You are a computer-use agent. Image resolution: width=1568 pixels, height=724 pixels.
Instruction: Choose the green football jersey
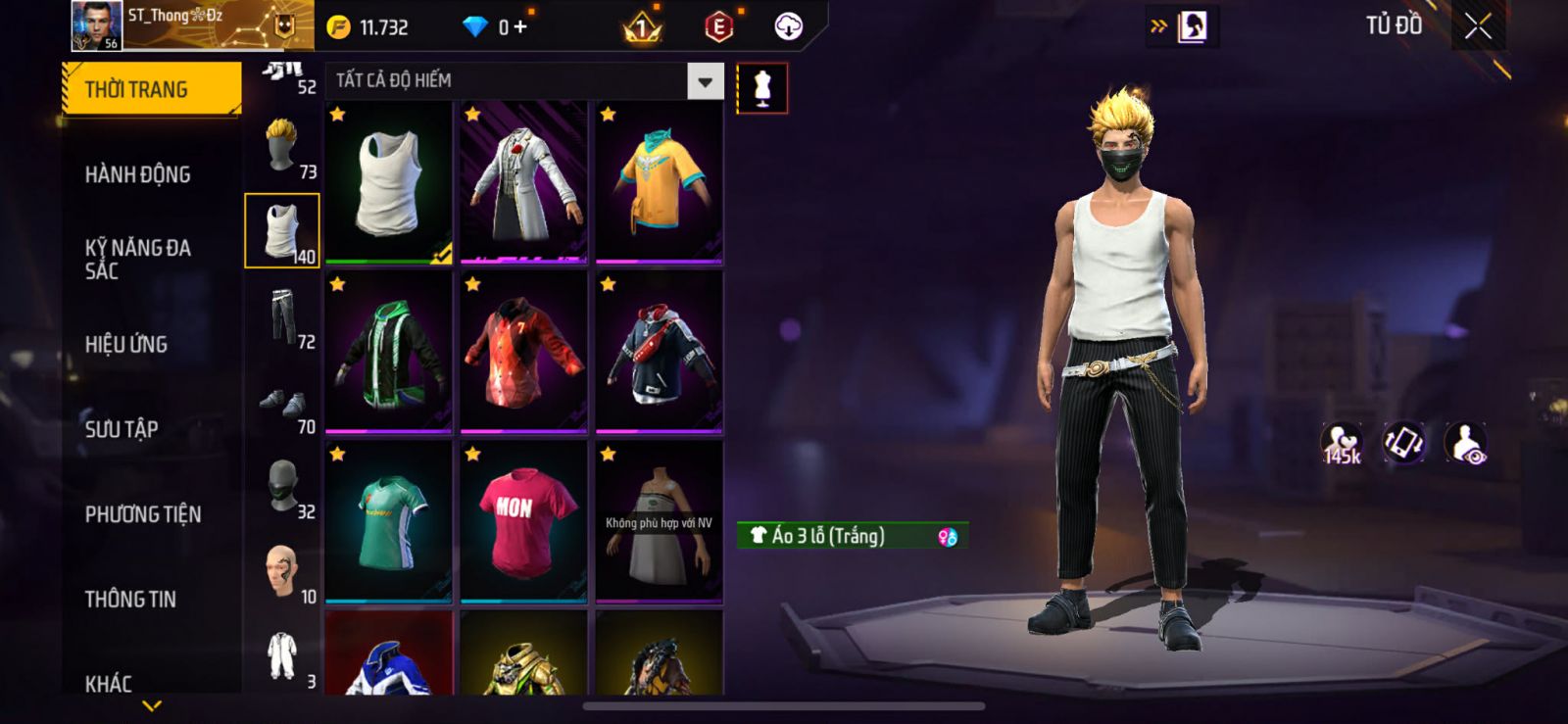pos(389,521)
